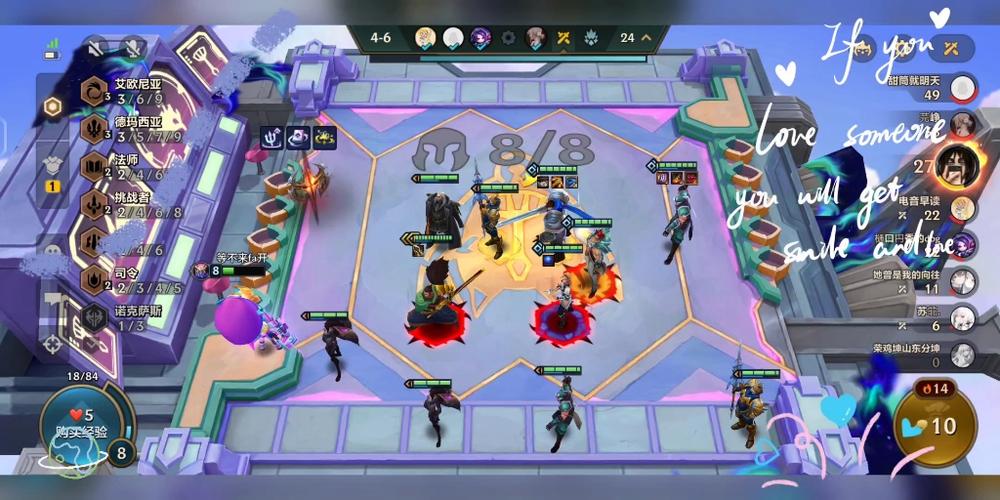Viewport: 1000px width, 500px height.
Task: Select the crossed swords combat round icon
Action: (564, 38)
